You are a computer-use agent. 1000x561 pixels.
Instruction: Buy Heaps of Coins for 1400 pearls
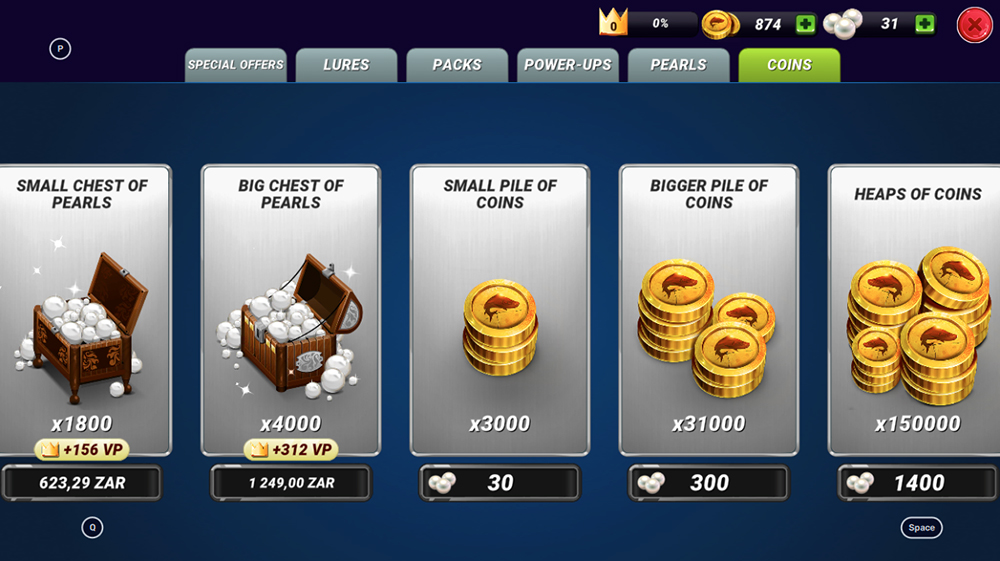[917, 483]
